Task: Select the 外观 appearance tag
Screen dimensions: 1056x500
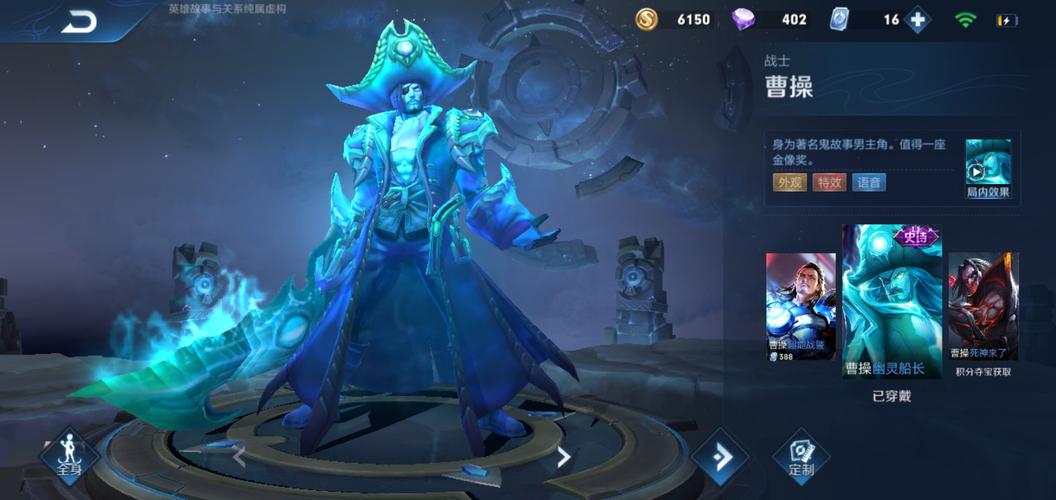Action: [789, 182]
